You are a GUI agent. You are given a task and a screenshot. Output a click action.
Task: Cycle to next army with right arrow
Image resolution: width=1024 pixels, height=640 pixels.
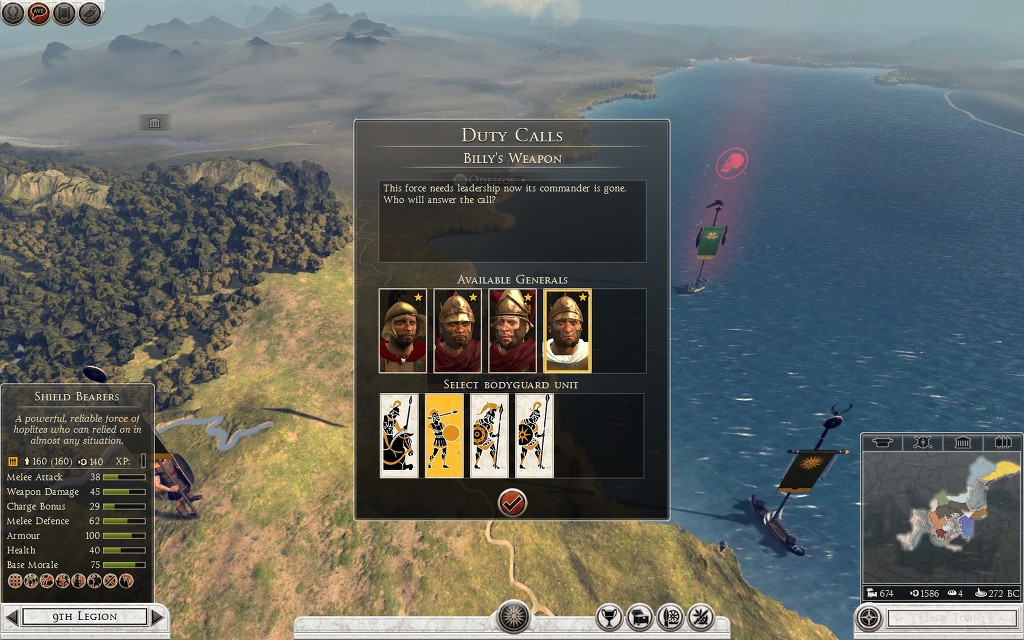[156, 618]
